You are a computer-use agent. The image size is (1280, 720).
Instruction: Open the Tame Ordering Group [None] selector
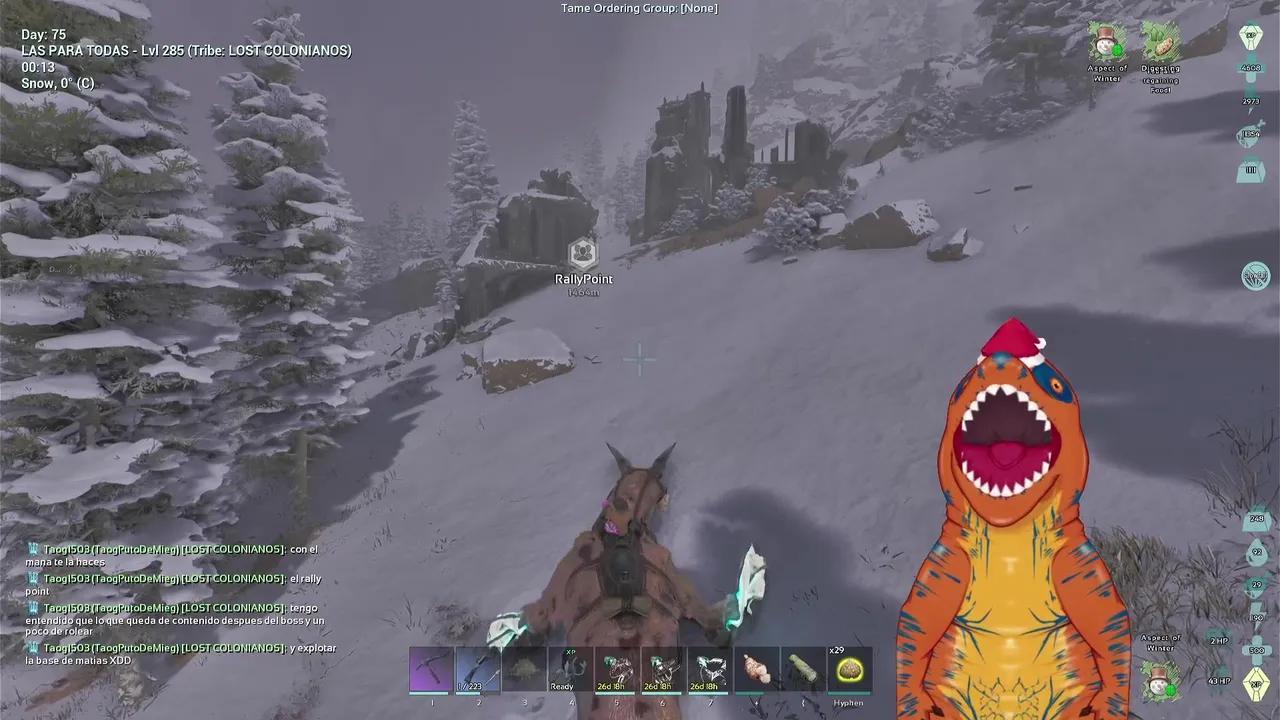[x=637, y=8]
